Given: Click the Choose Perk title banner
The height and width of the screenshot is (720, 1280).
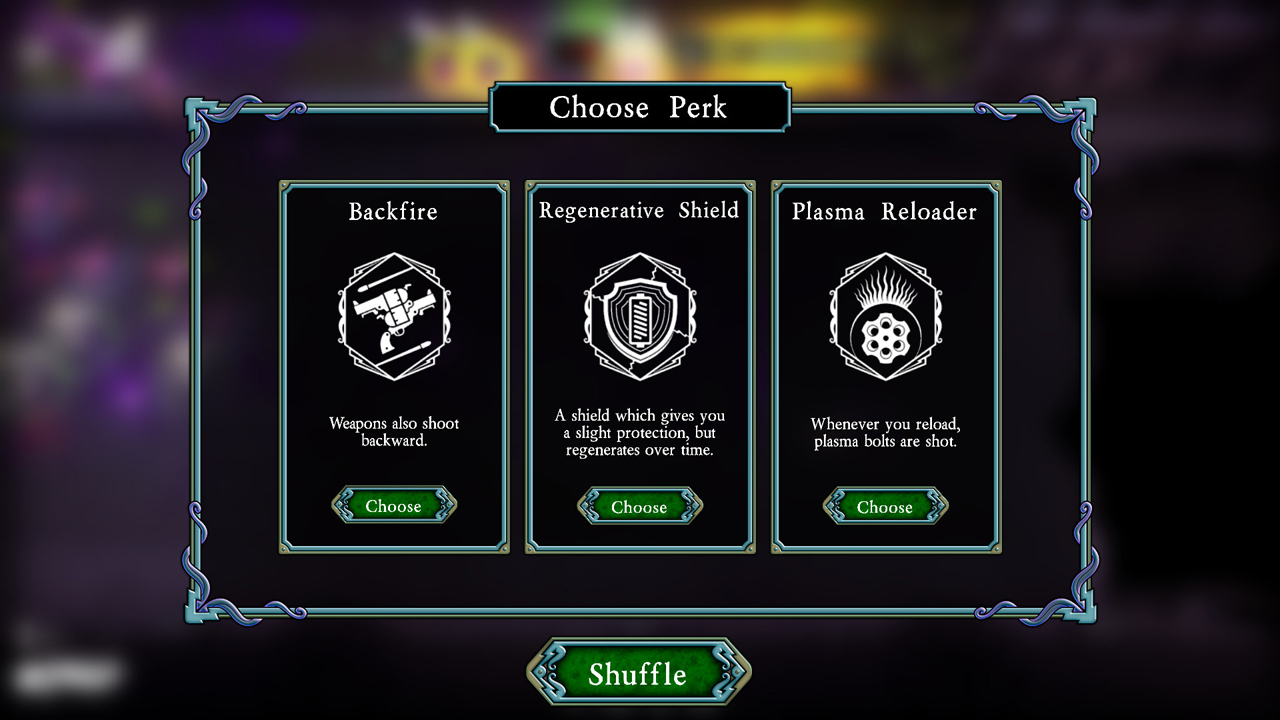Looking at the screenshot, I should [x=639, y=108].
